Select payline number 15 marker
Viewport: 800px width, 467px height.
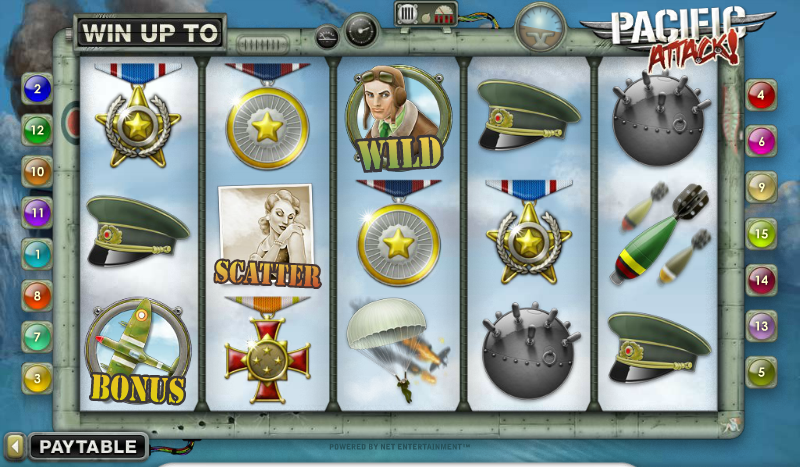click(761, 234)
